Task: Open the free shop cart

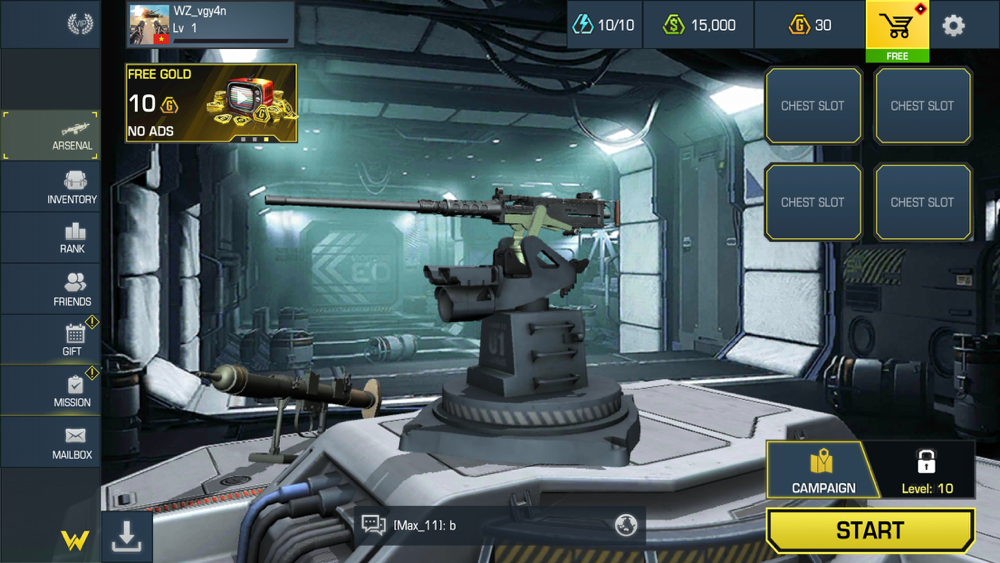Action: [897, 28]
